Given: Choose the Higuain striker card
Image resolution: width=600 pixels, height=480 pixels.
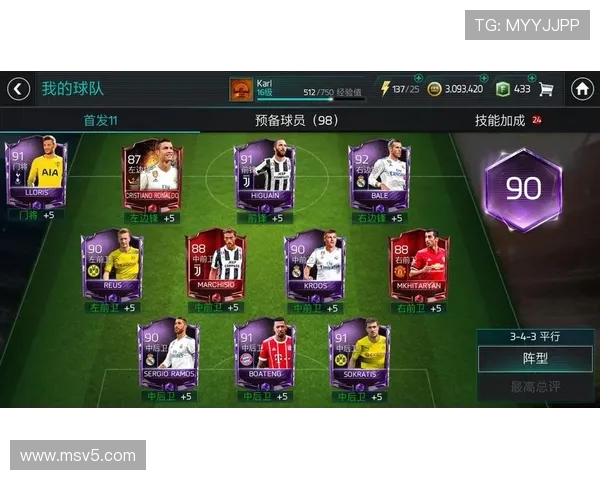Looking at the screenshot, I should pyautogui.click(x=264, y=176).
